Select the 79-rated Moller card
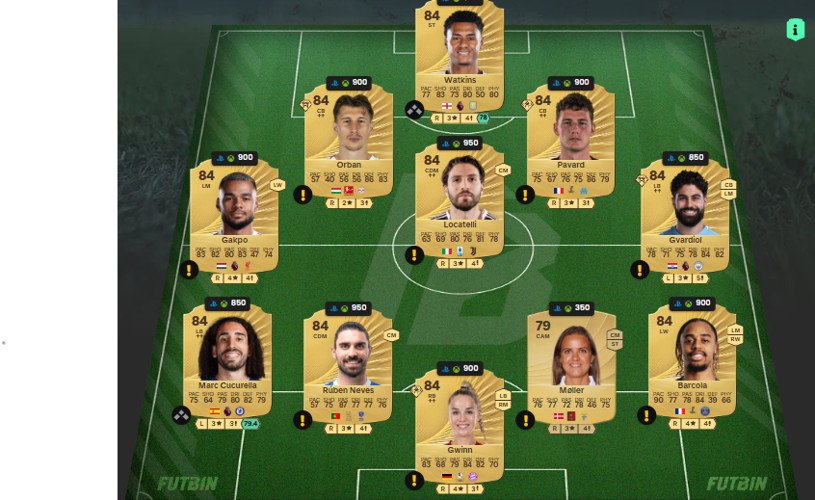815x500 pixels. pyautogui.click(x=571, y=365)
